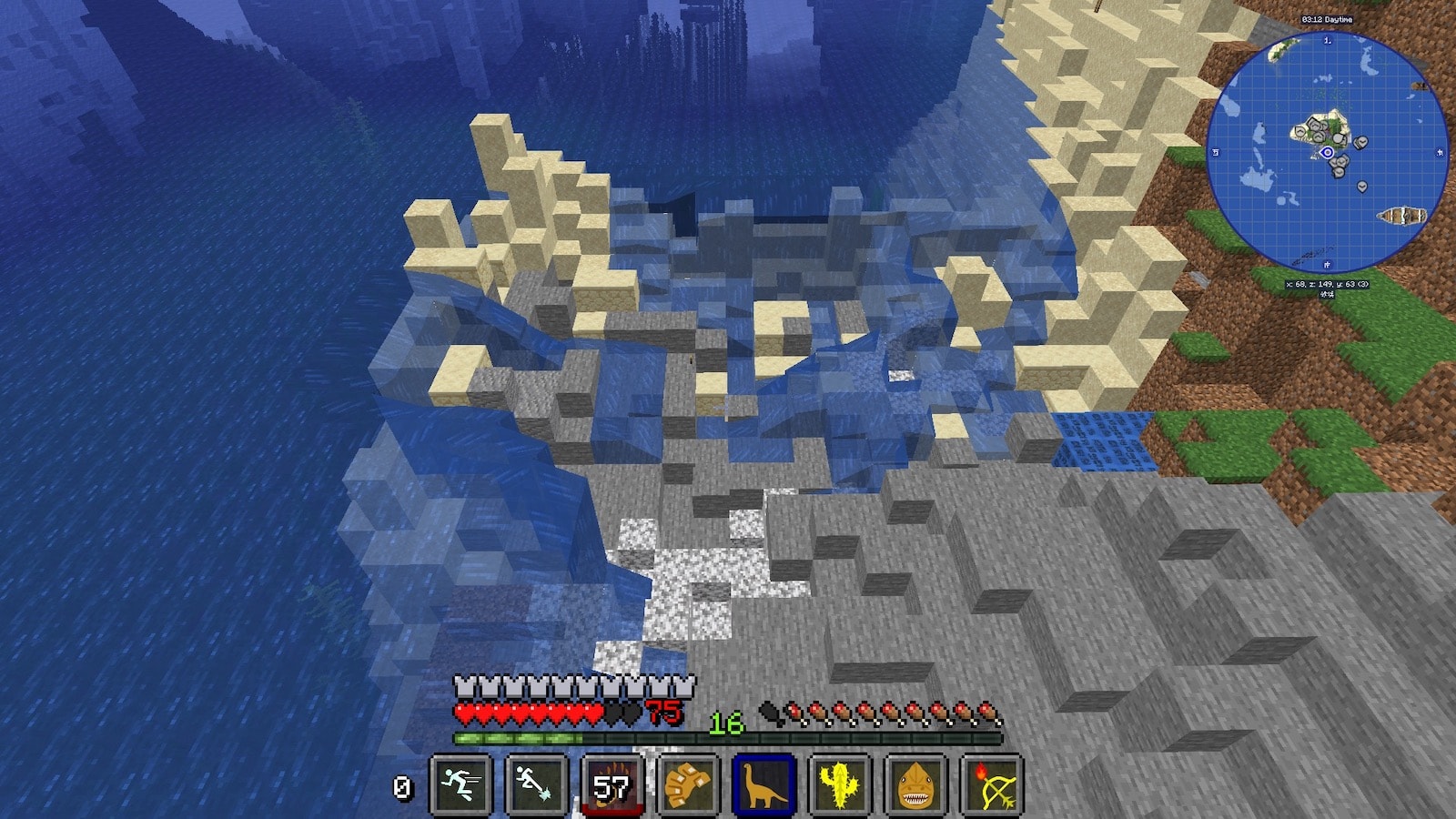Select the highlighted dinosaur silhouette slot
This screenshot has height=819, width=1456.
click(x=763, y=784)
